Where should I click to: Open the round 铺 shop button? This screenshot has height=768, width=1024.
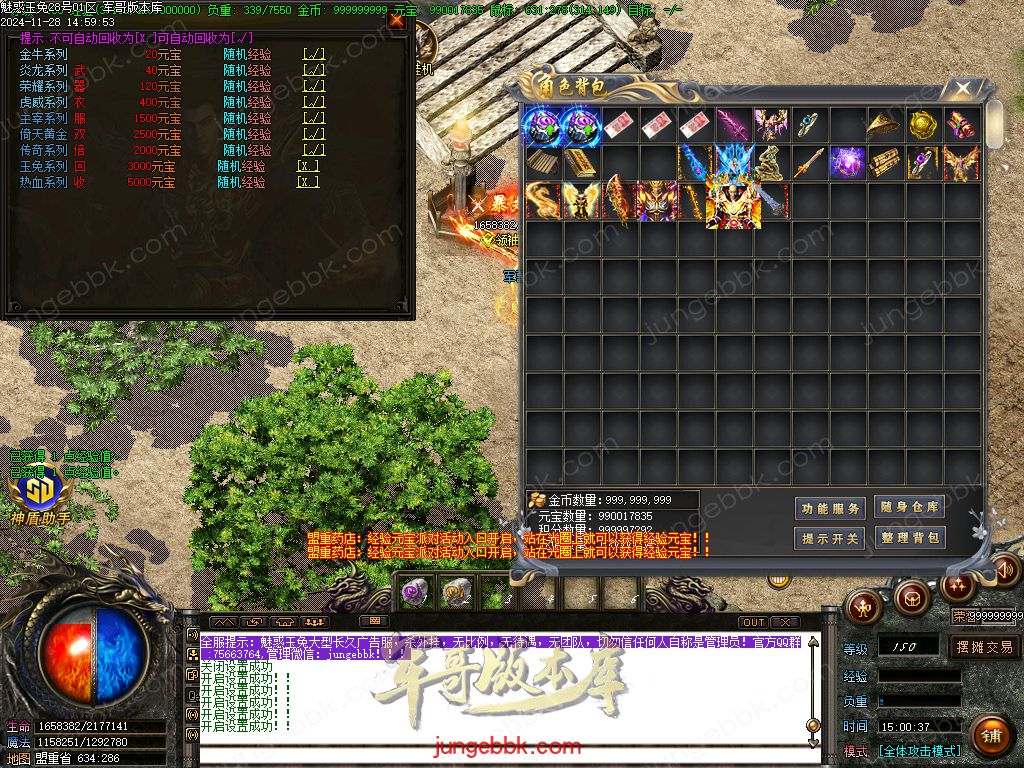990,737
